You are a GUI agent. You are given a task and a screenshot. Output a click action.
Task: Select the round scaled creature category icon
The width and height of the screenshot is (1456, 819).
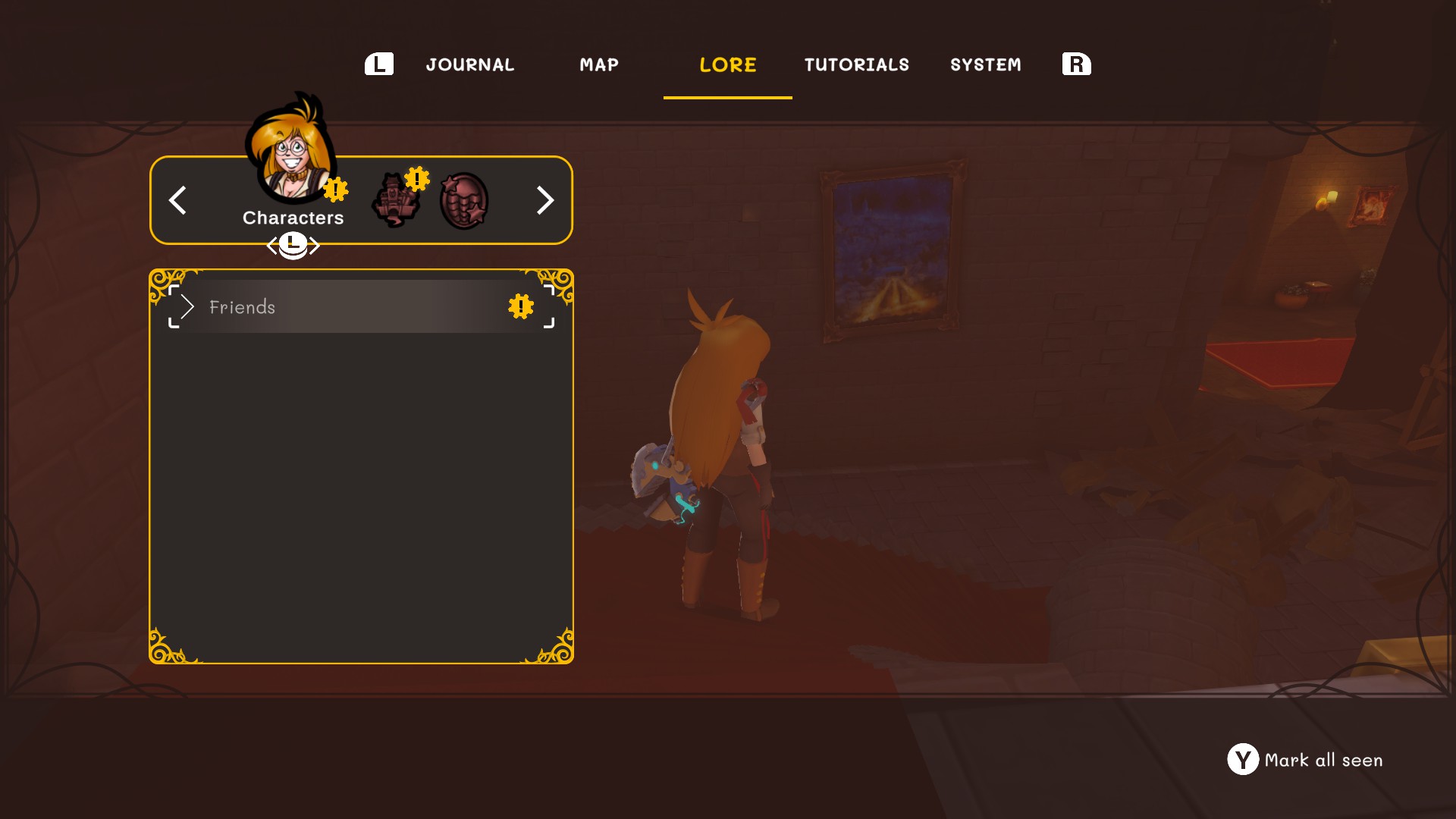click(x=463, y=201)
